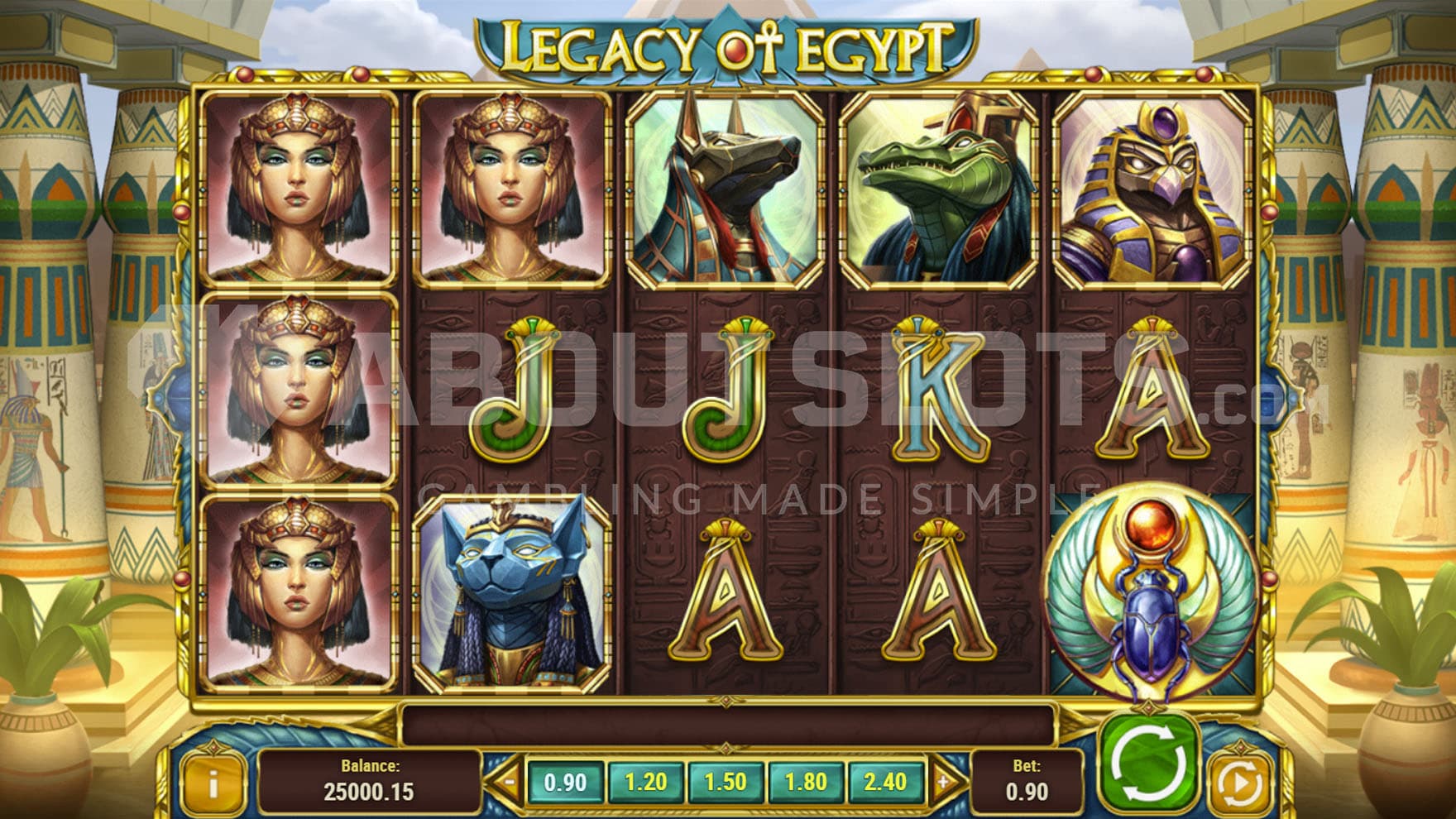Image resolution: width=1456 pixels, height=819 pixels.
Task: Choose the 1.20 bet value
Action: click(645, 782)
